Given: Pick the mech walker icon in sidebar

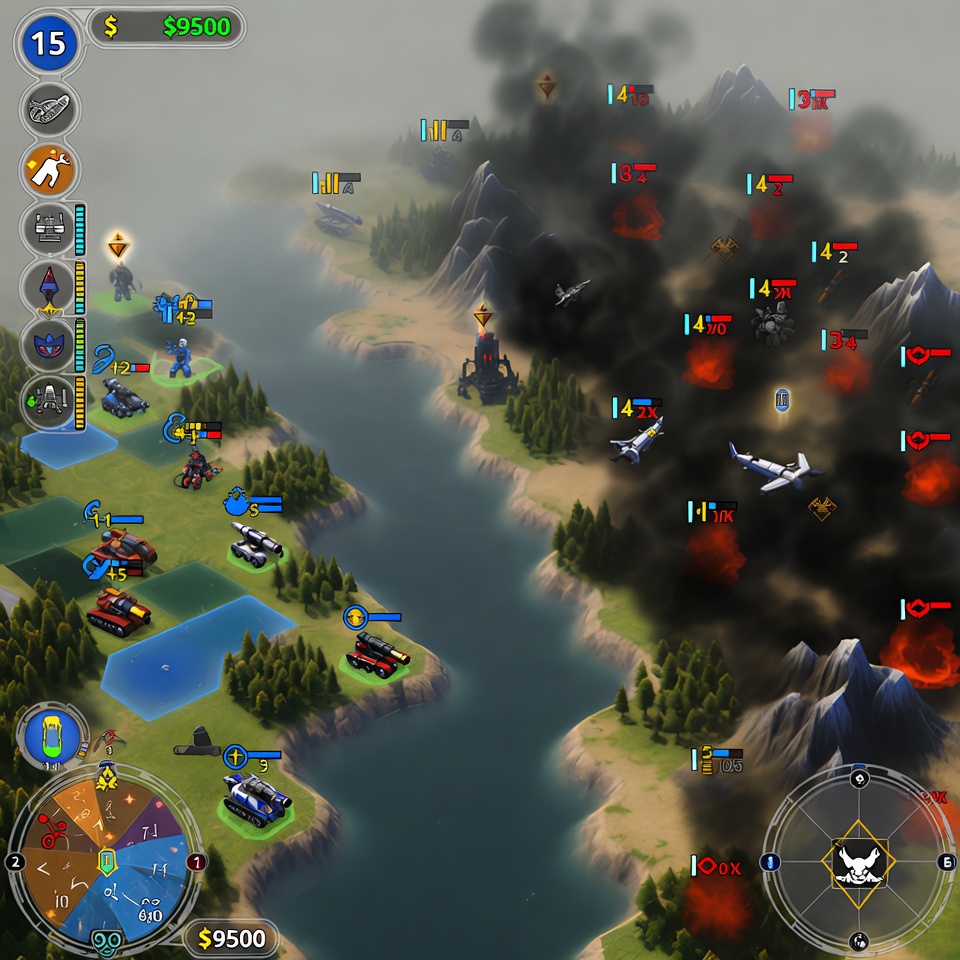Looking at the screenshot, I should pyautogui.click(x=49, y=402).
